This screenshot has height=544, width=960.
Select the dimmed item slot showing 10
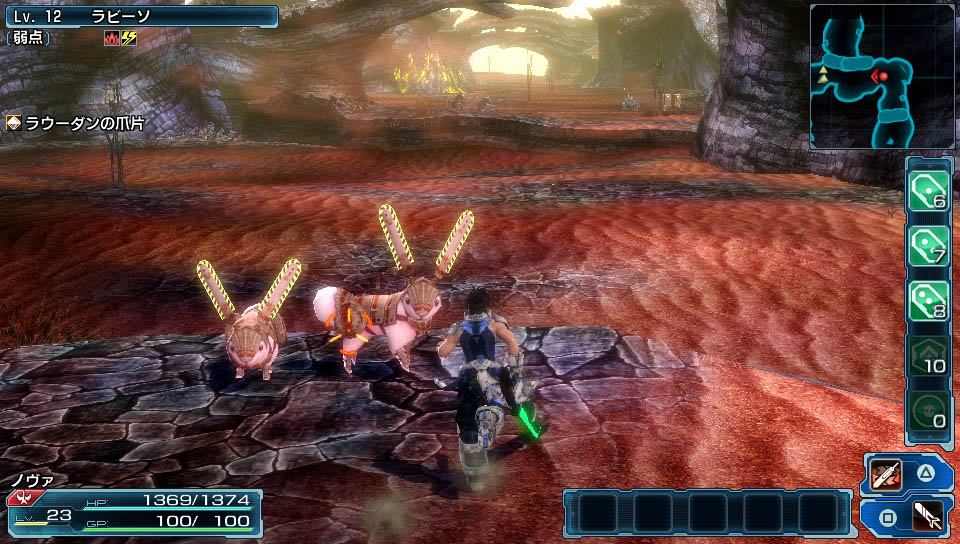coord(927,355)
